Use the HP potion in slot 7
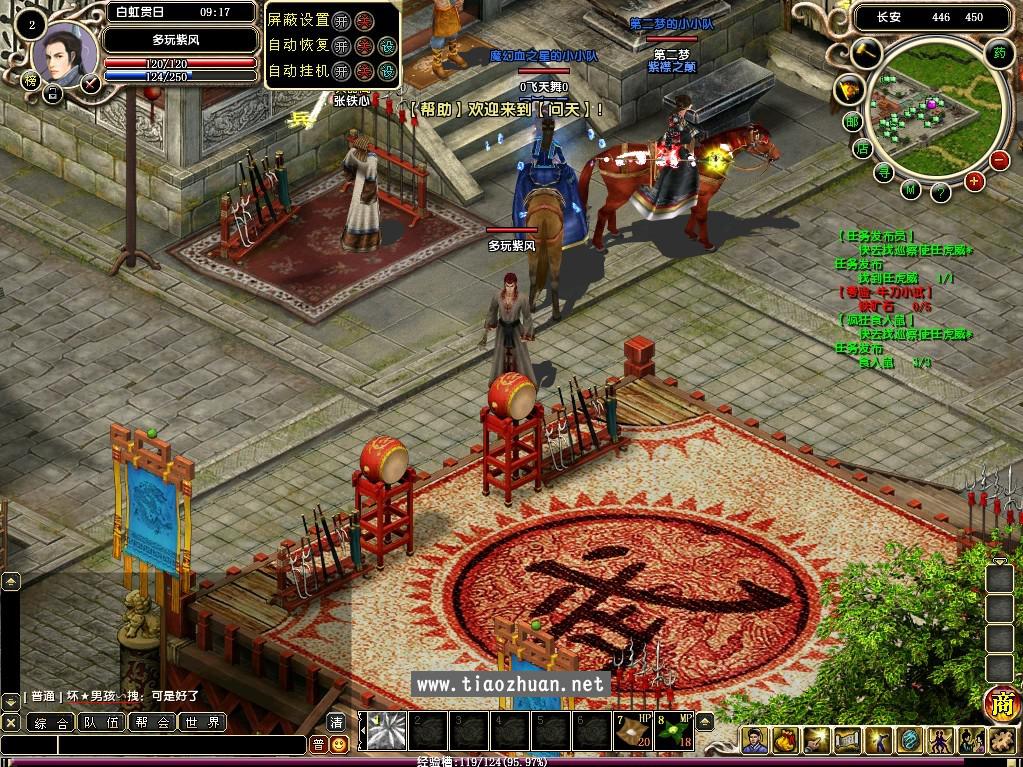Screen dimensions: 1023x767 633,730
